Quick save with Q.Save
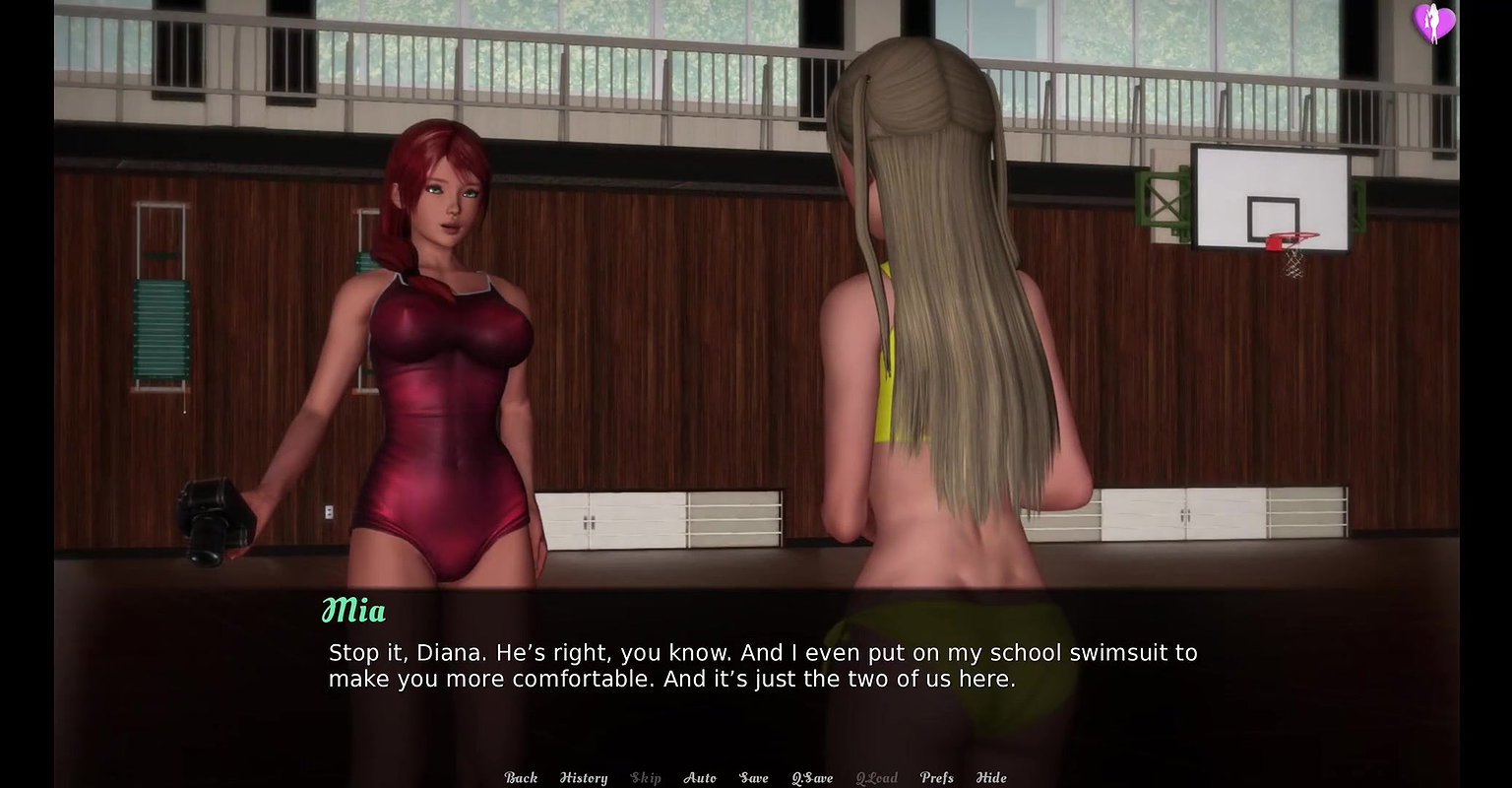Screen dimensions: 1512x788 (x=812, y=777)
